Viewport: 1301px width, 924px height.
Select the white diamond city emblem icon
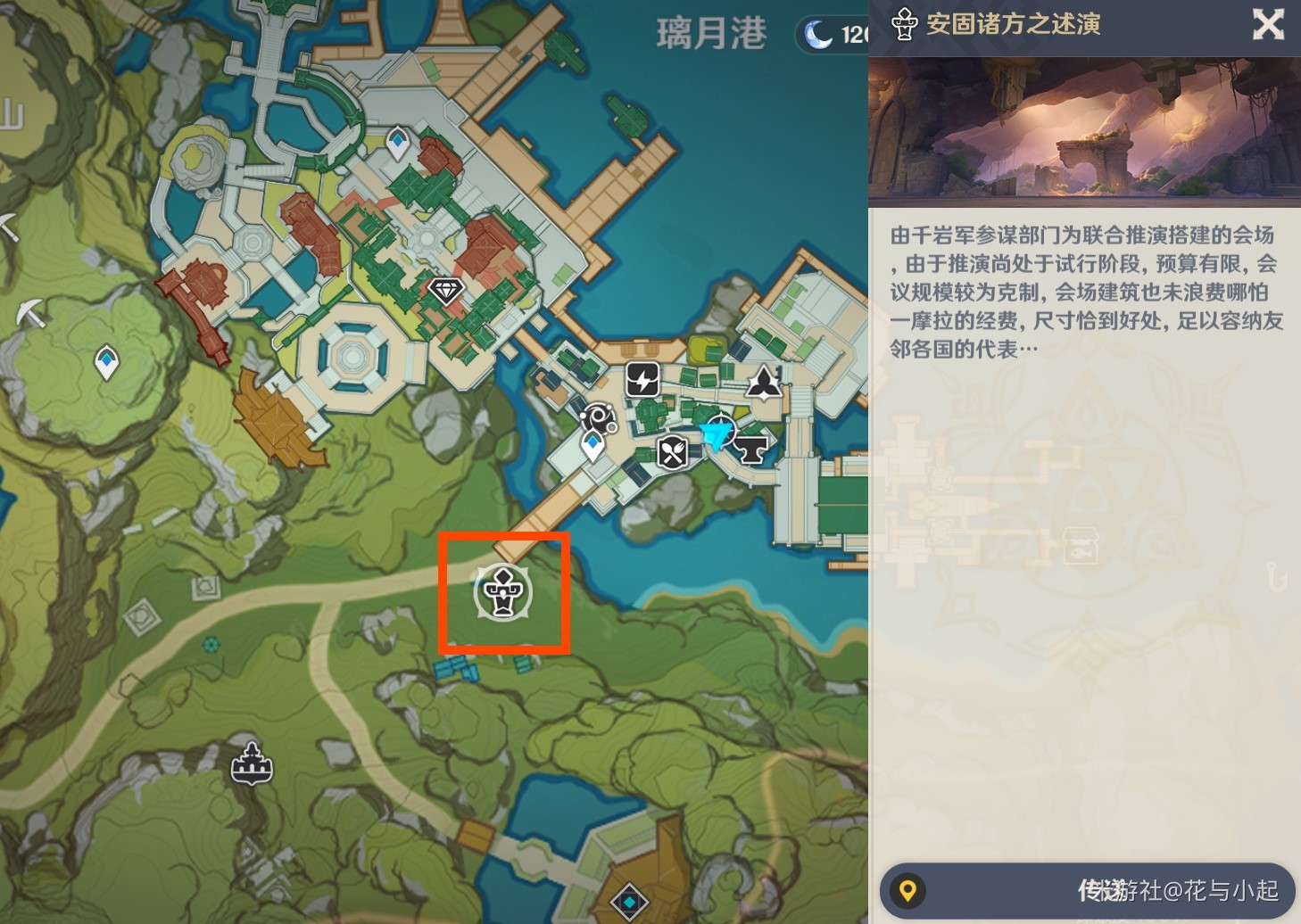tap(446, 292)
